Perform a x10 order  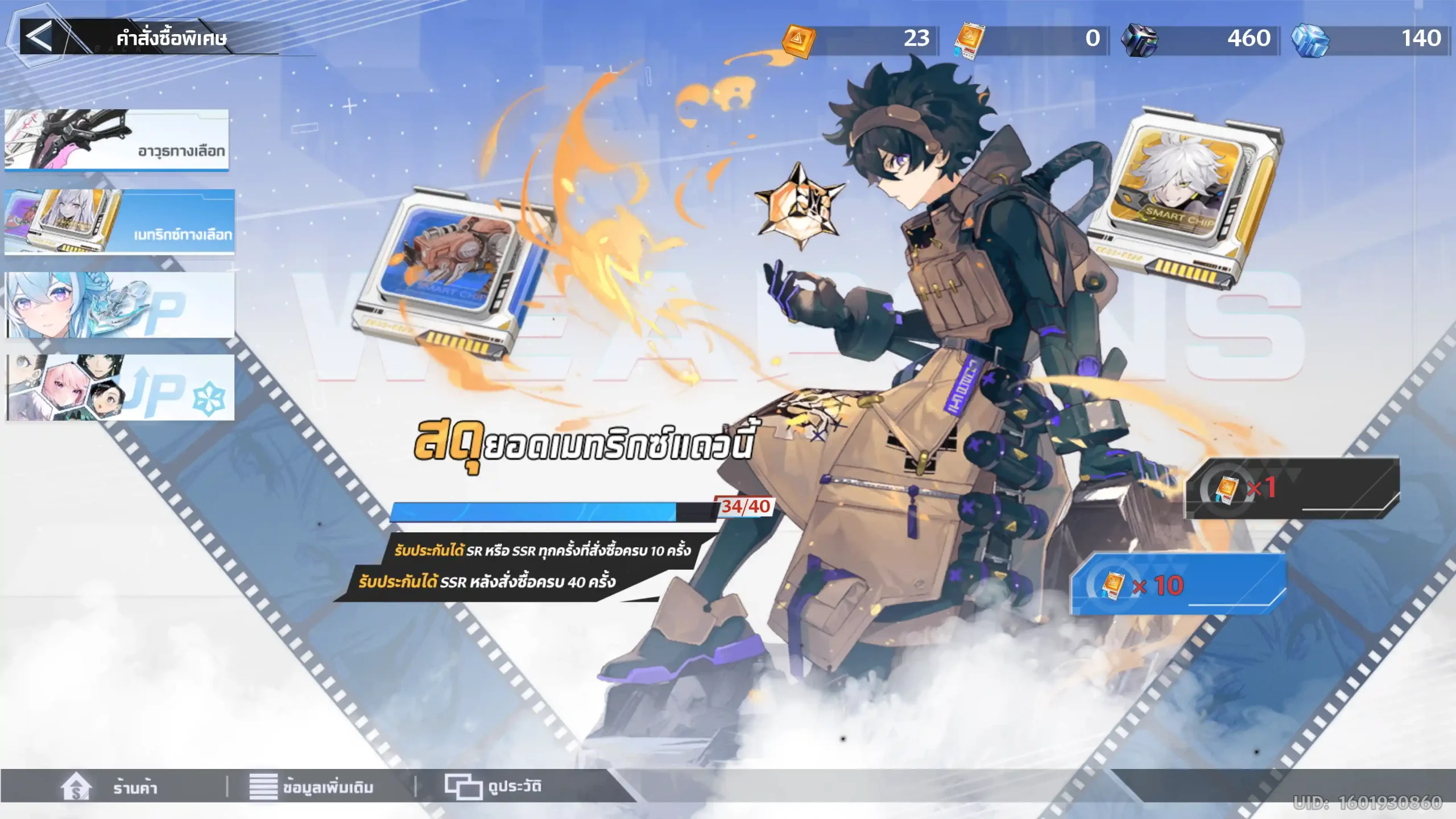[1177, 585]
